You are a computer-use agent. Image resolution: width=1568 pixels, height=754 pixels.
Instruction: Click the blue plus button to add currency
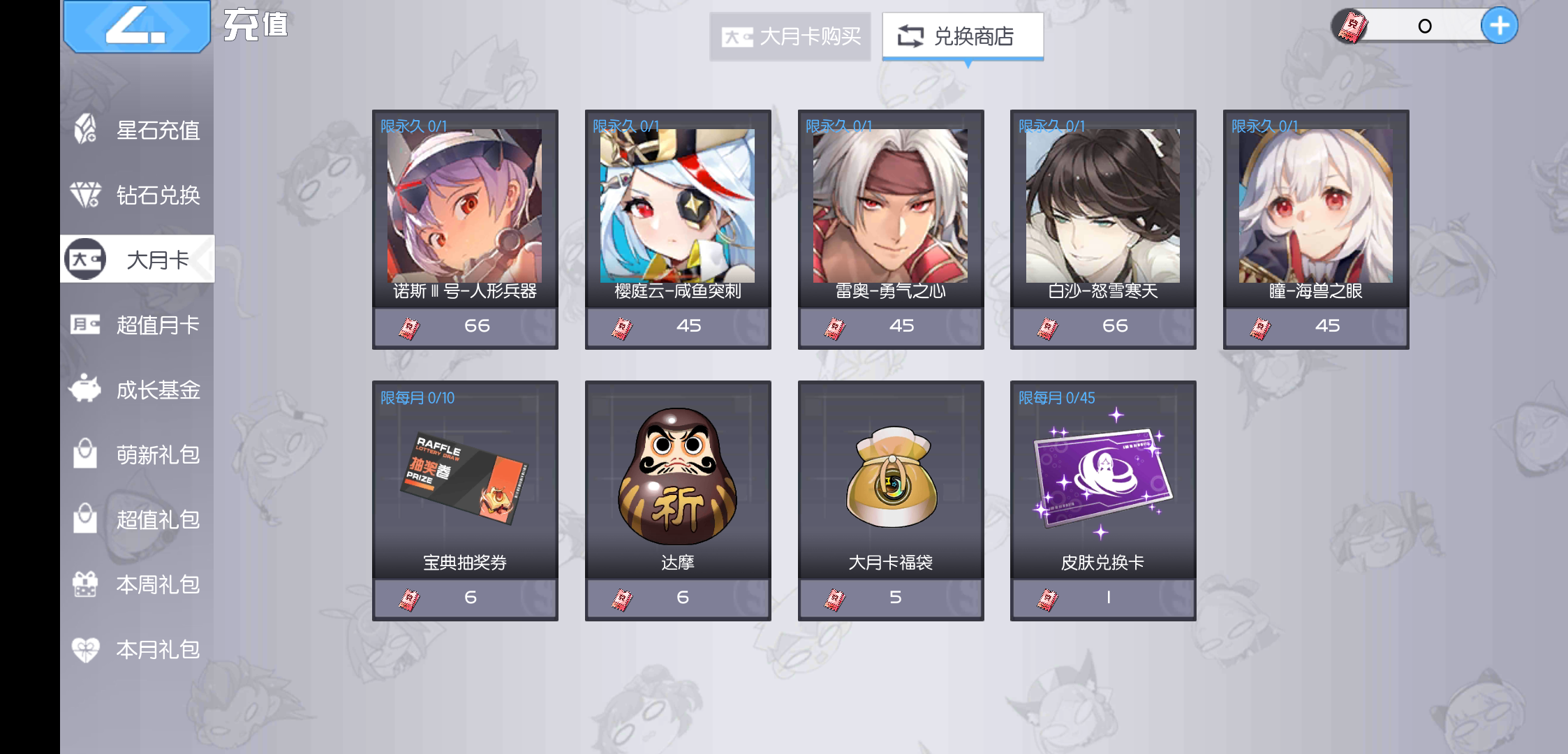(1499, 24)
